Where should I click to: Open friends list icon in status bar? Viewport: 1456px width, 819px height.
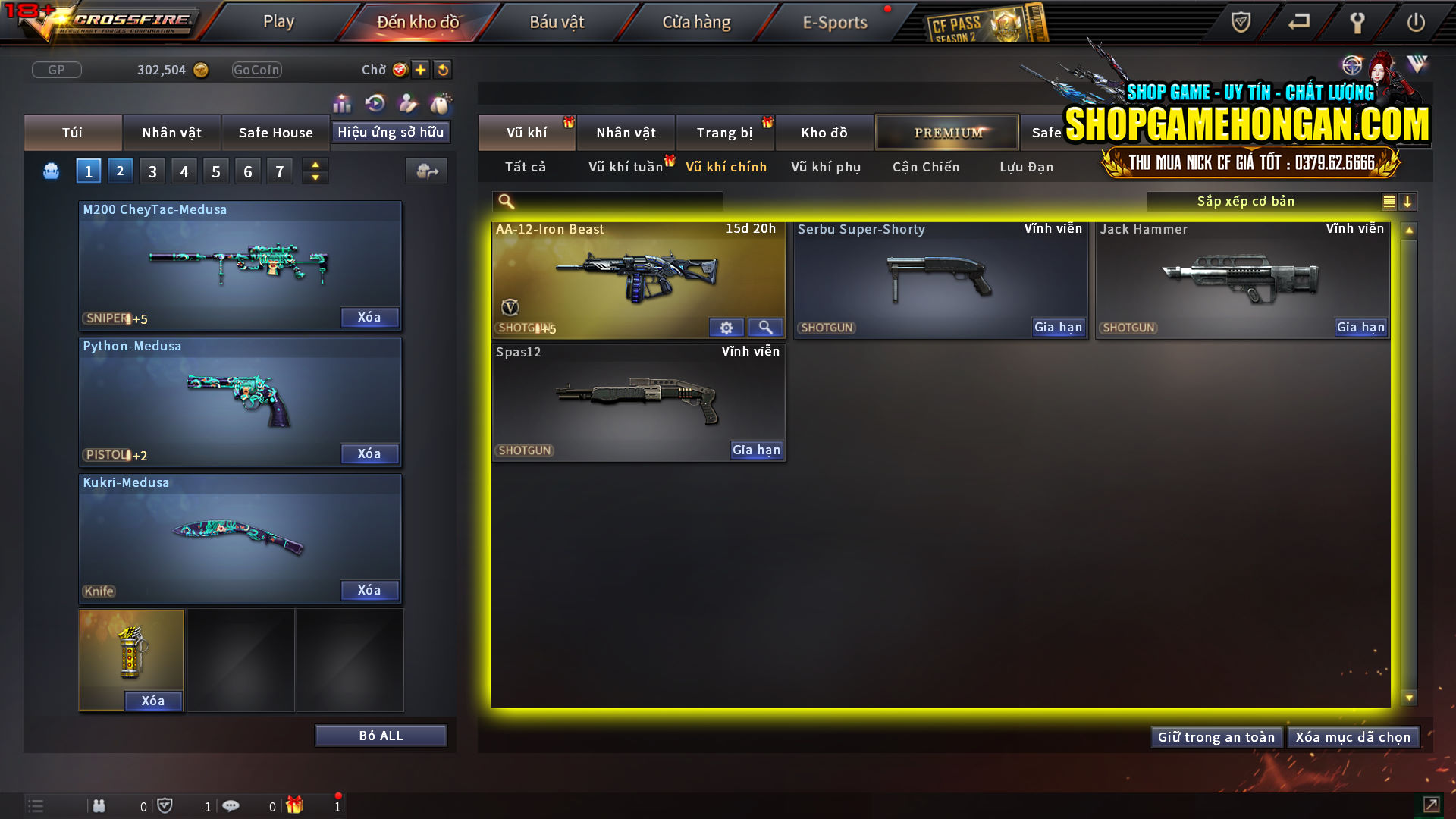99,805
